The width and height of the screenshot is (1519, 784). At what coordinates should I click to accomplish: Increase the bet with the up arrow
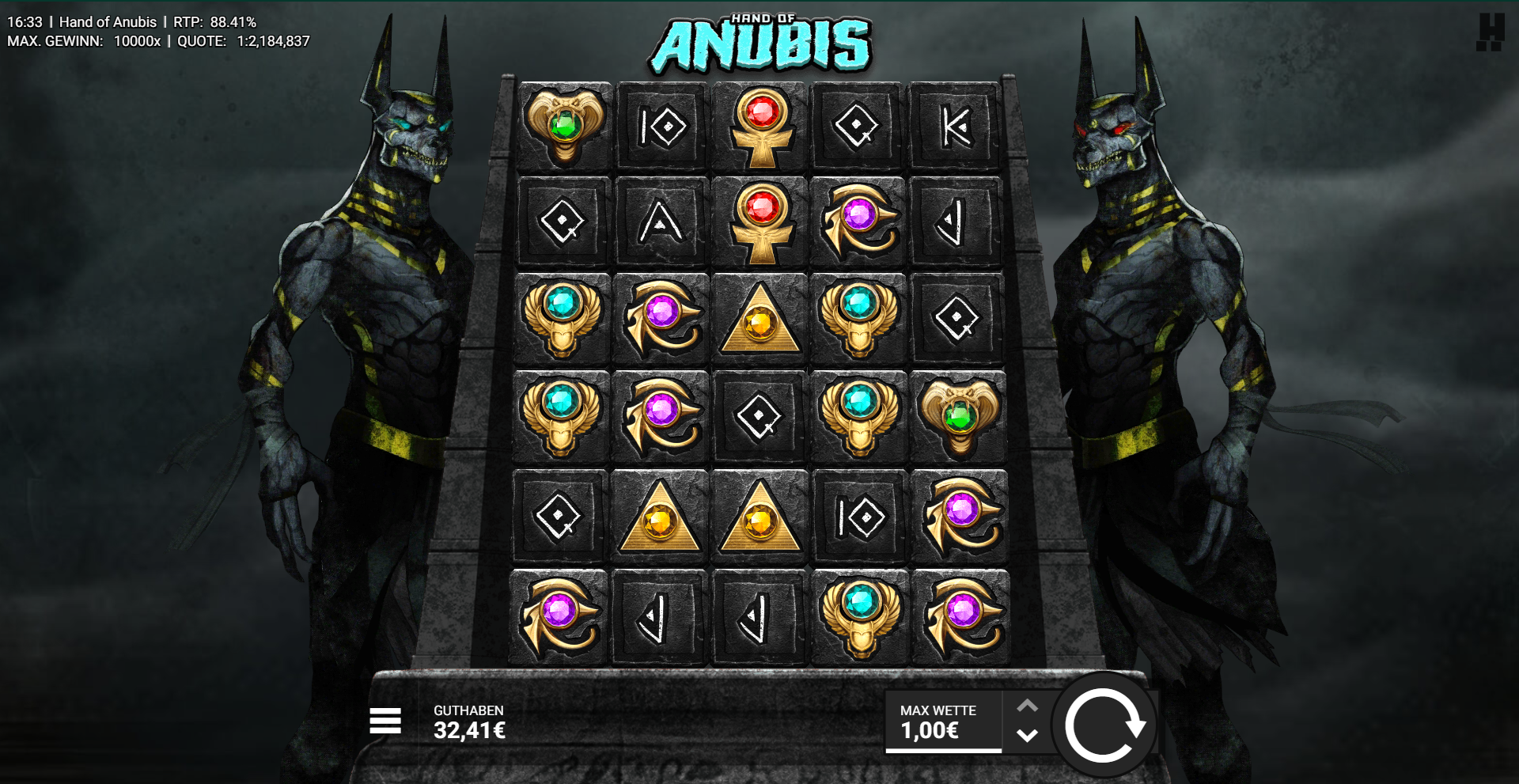(1028, 704)
